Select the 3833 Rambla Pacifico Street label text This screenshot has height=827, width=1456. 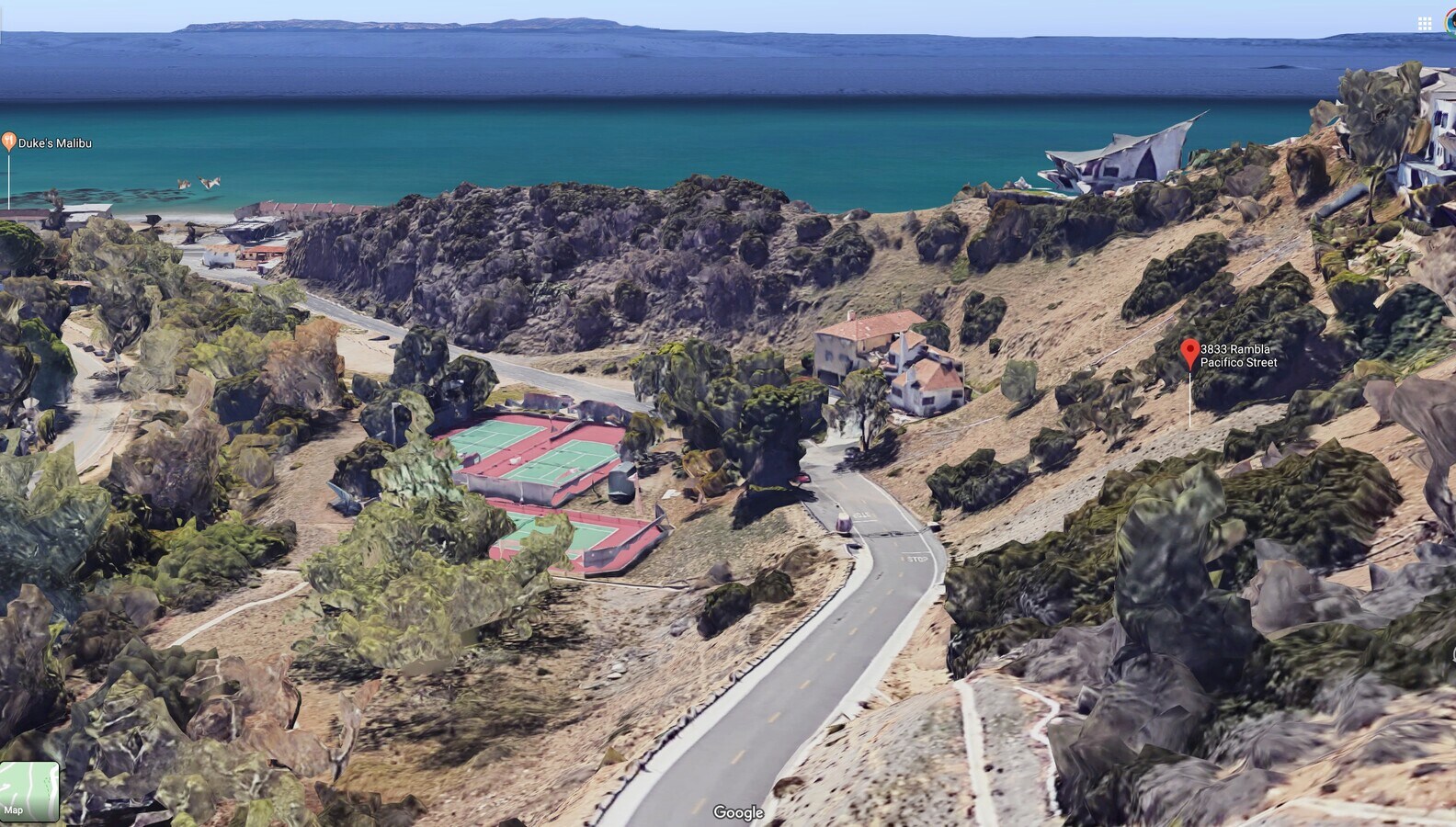1238,357
